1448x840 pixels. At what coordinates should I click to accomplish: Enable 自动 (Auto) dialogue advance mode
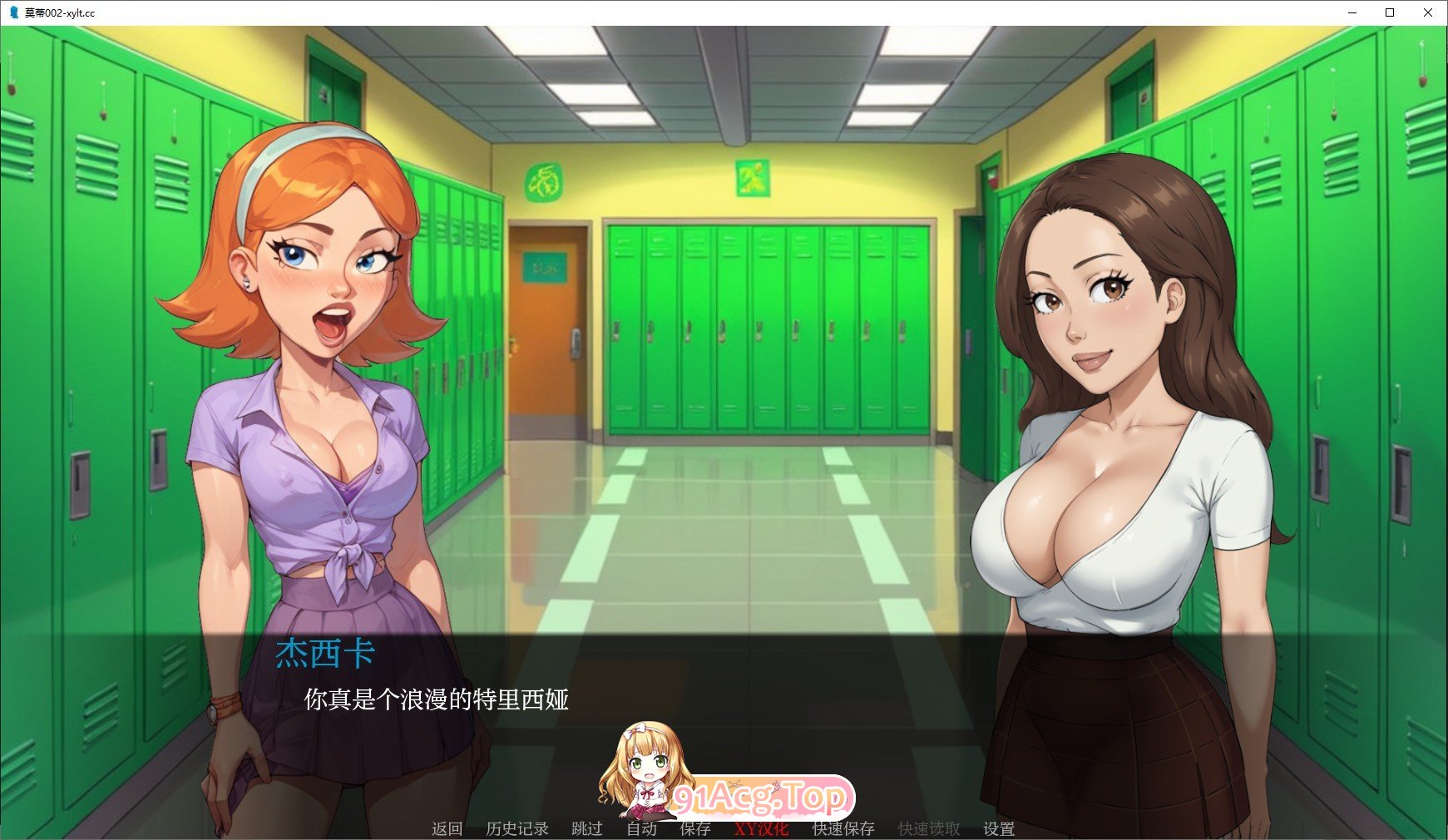[641, 828]
